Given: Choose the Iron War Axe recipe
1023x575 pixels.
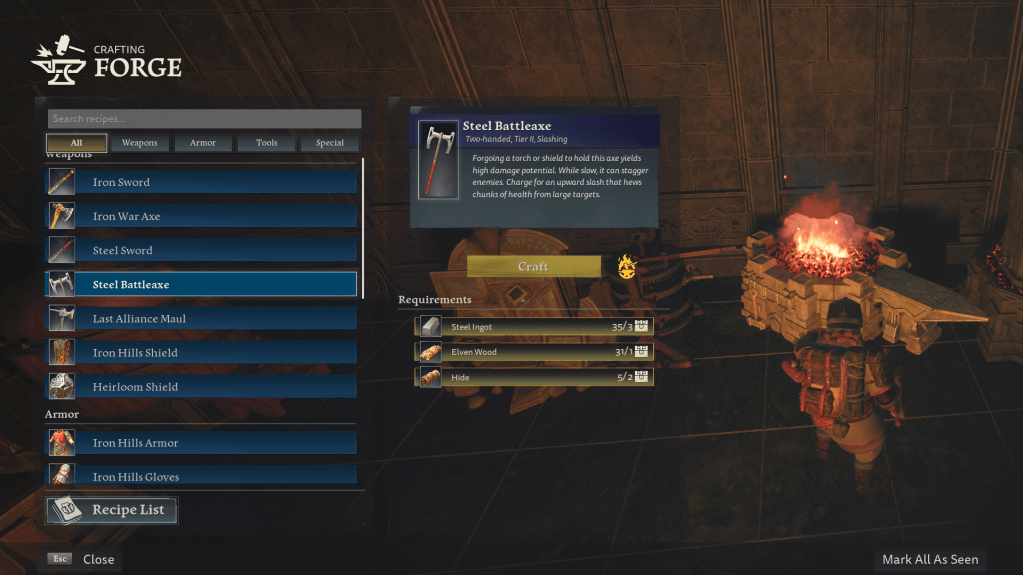Looking at the screenshot, I should [x=201, y=216].
